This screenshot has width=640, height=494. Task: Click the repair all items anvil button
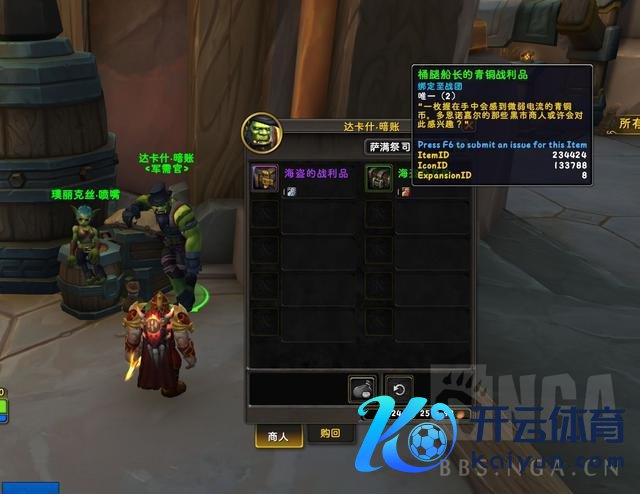tap(362, 389)
